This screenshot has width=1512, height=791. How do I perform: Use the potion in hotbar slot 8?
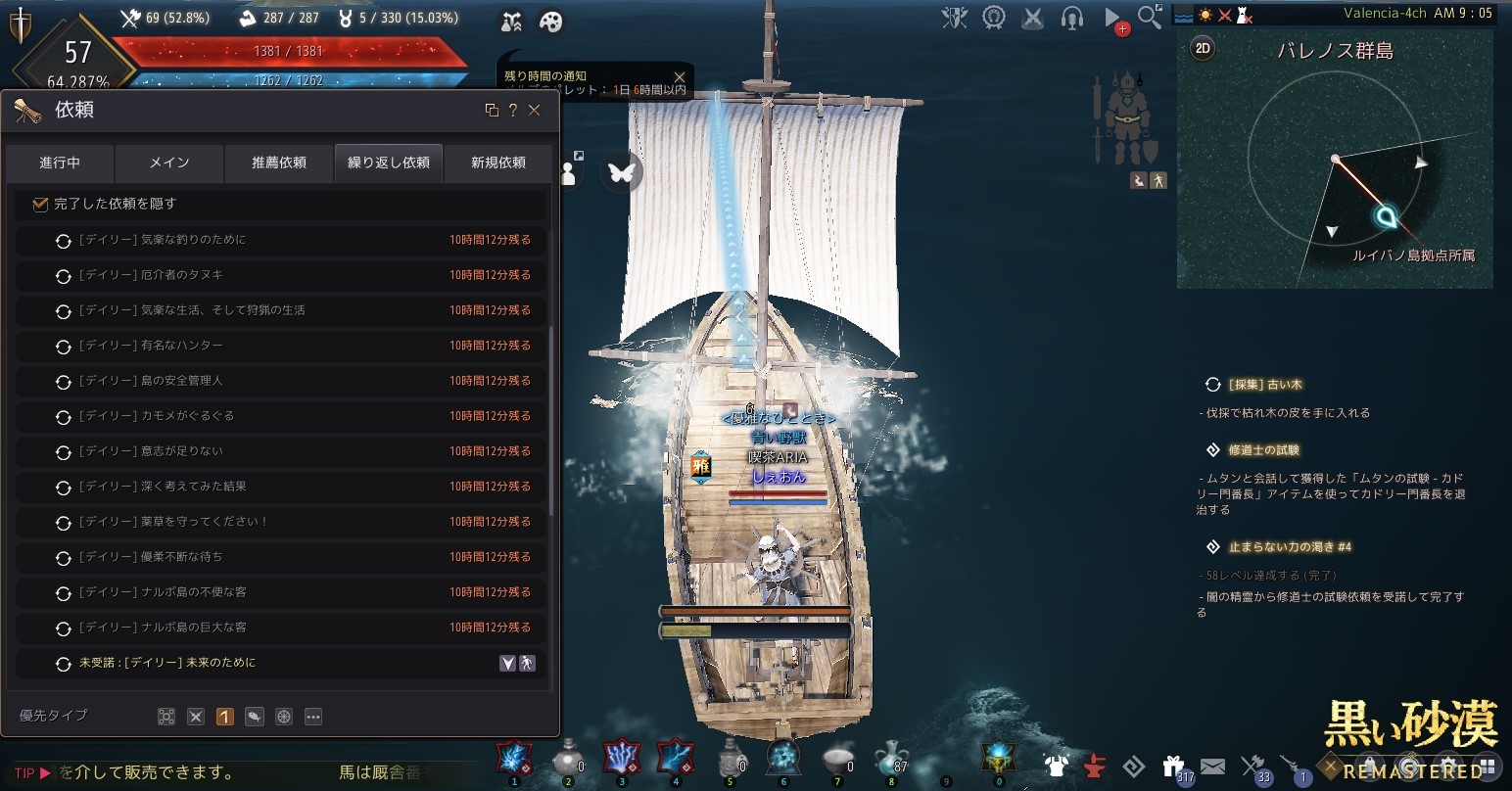889,758
